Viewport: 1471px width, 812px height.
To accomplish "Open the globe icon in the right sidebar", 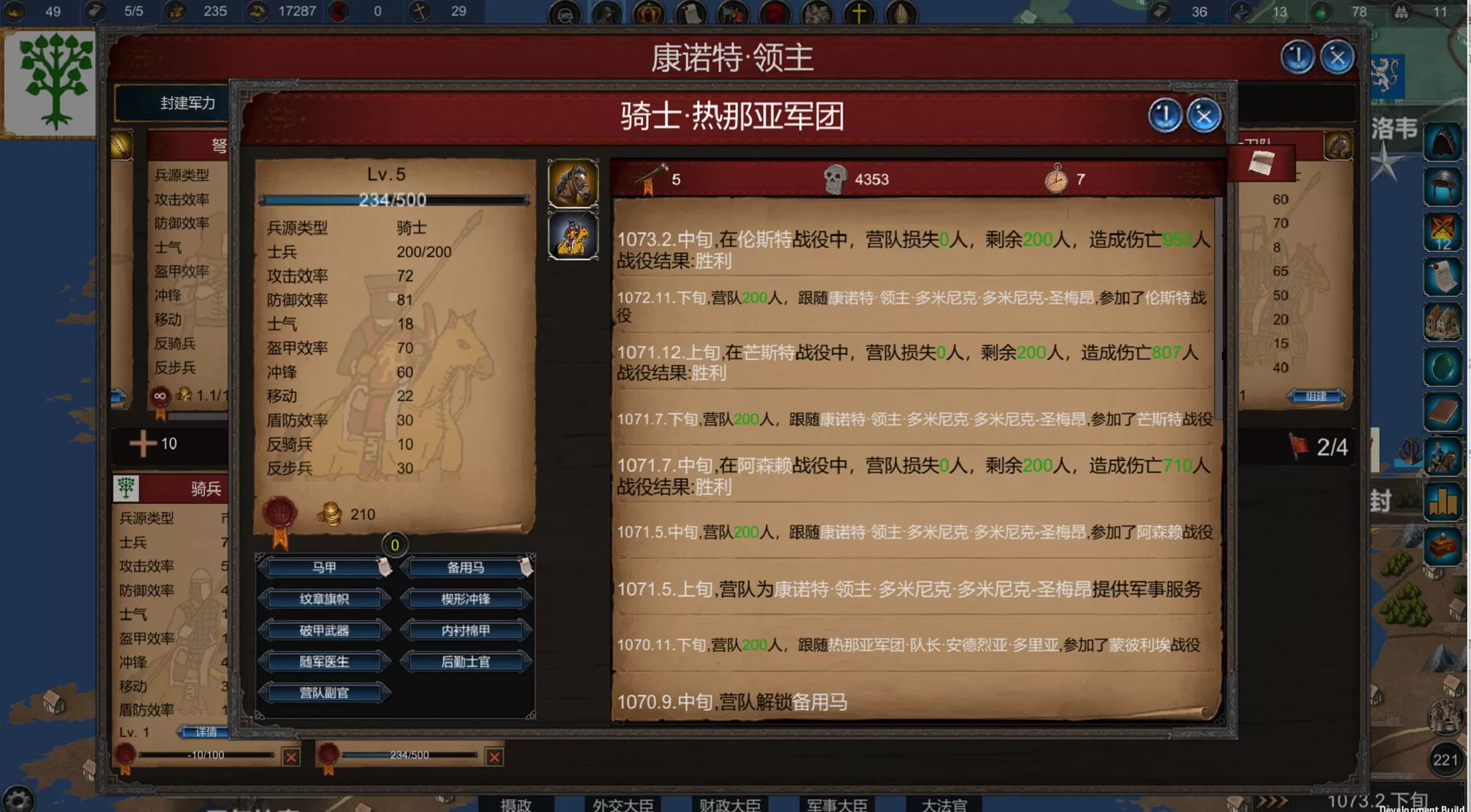I will coord(1444,366).
